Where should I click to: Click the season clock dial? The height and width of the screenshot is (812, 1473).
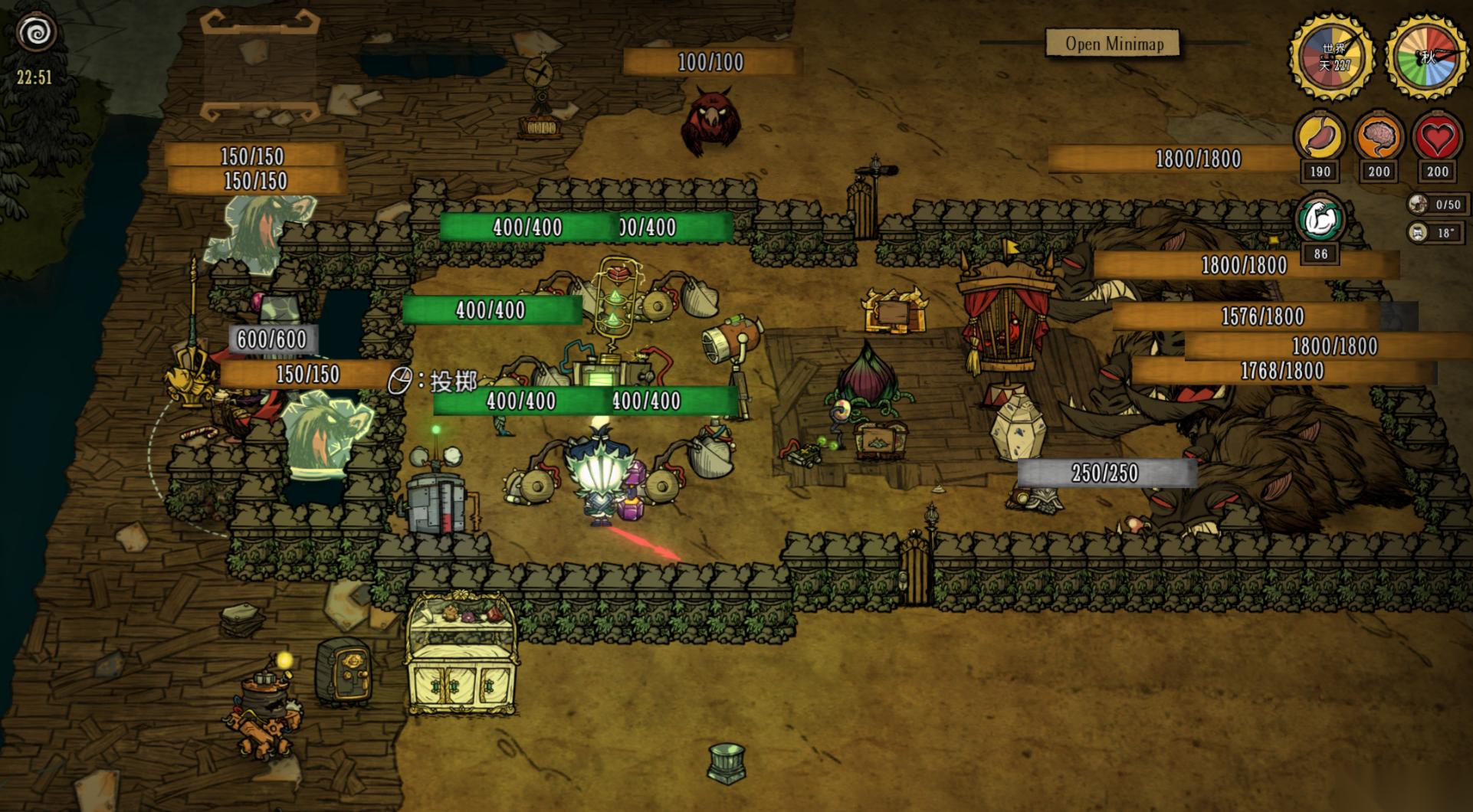click(x=1427, y=56)
